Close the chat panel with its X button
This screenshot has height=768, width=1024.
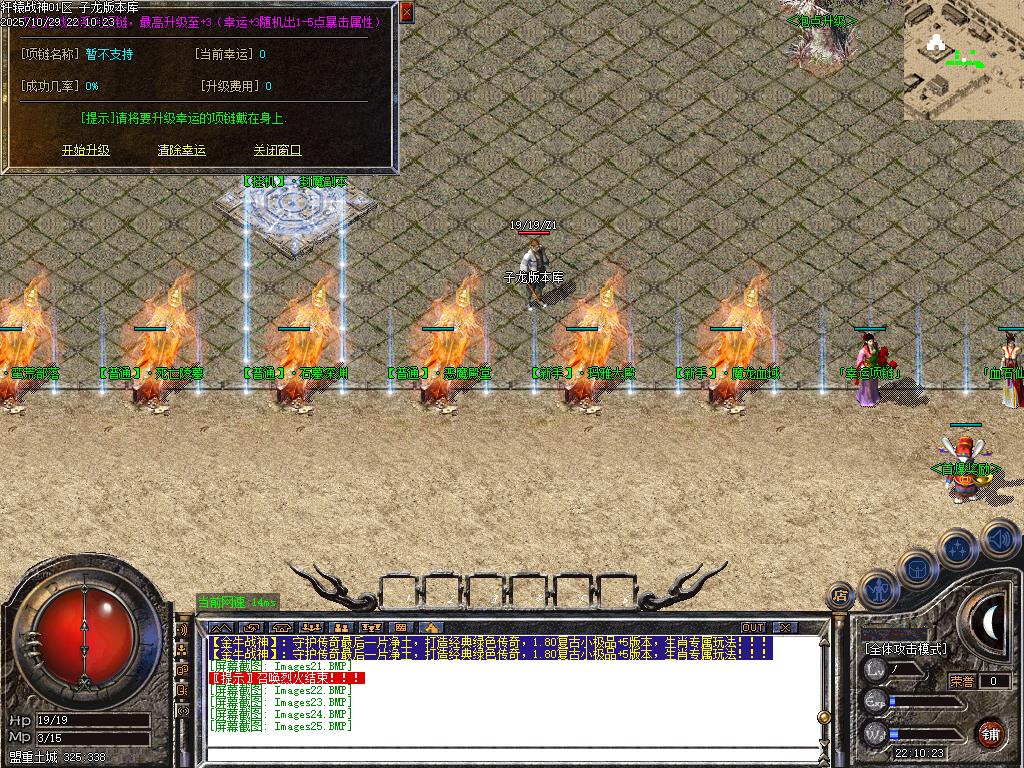785,627
